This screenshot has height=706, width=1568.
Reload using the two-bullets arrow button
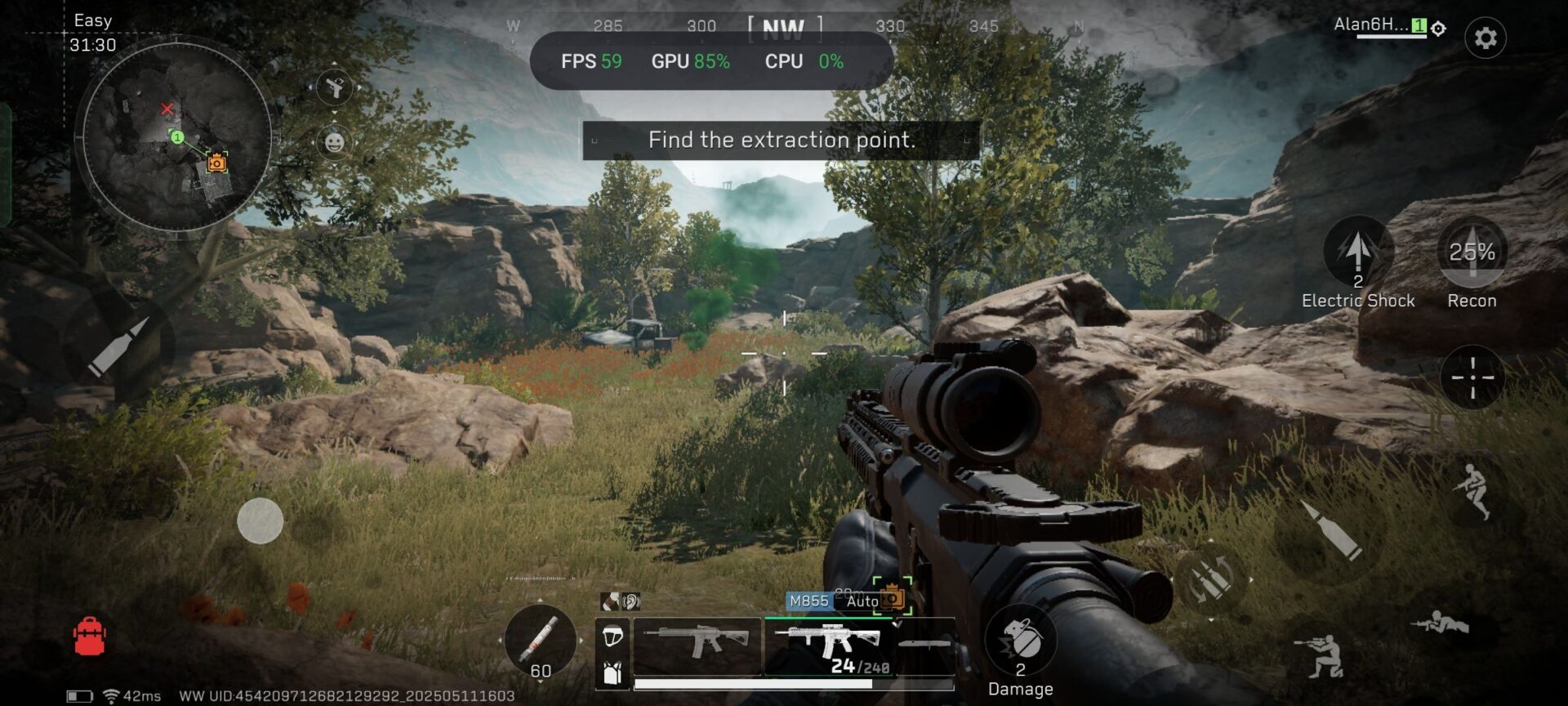tap(1209, 581)
